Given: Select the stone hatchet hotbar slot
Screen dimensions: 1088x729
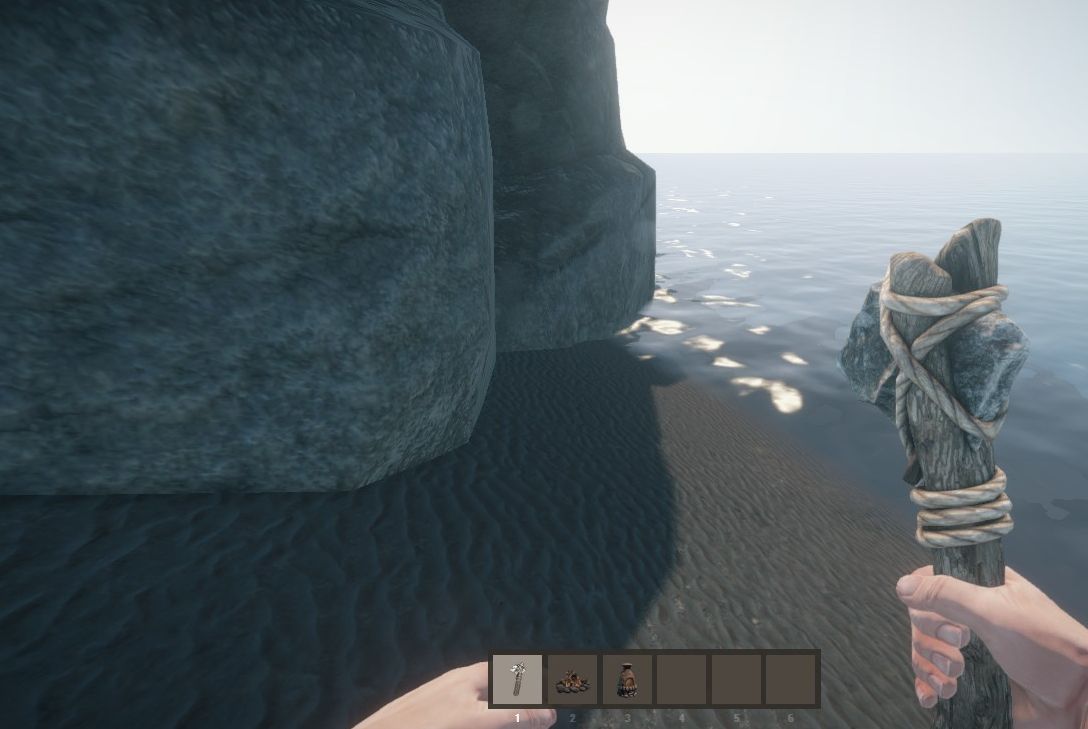Looking at the screenshot, I should pos(518,679).
